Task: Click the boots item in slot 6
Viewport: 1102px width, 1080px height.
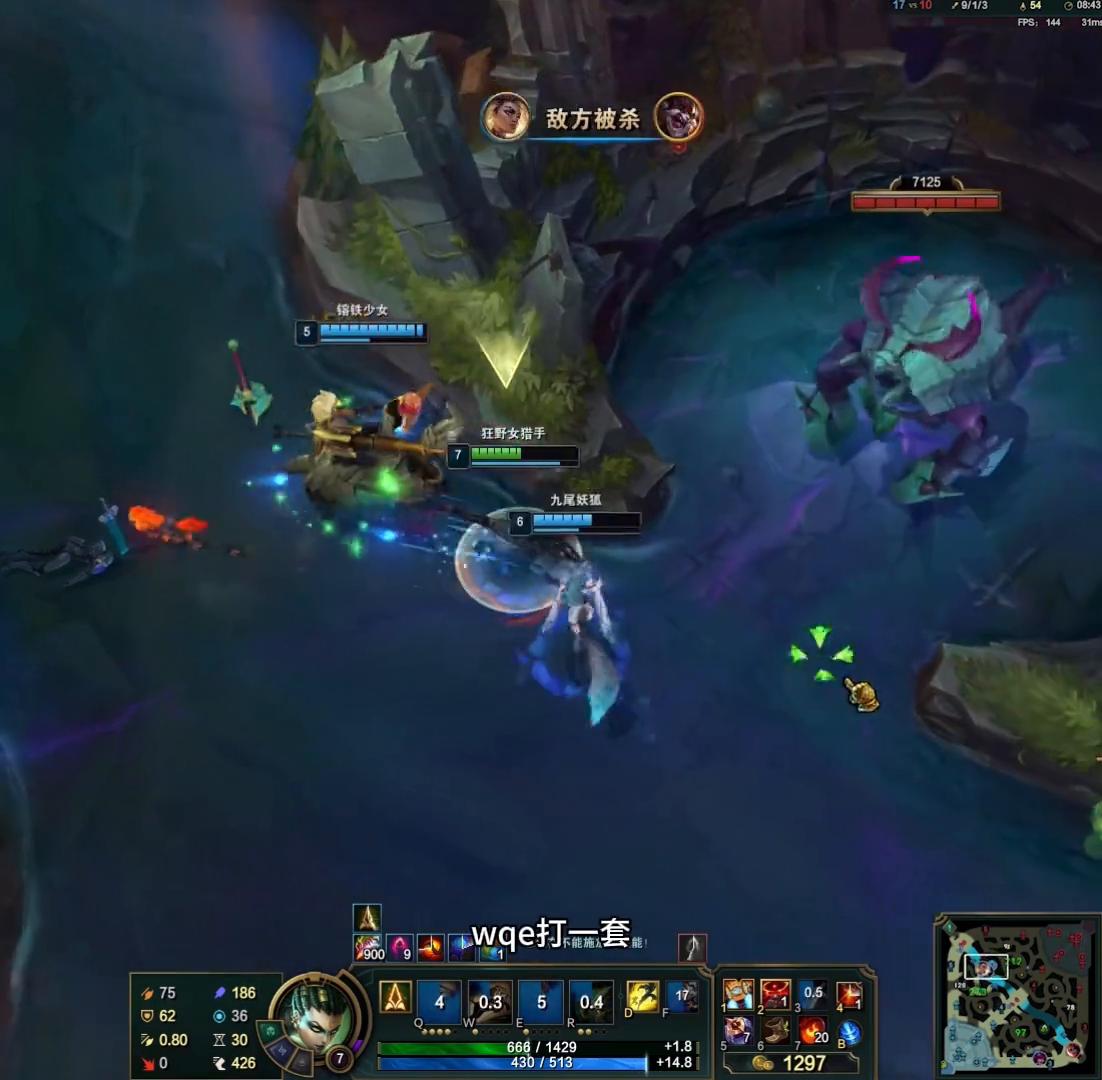Action: [x=775, y=1030]
